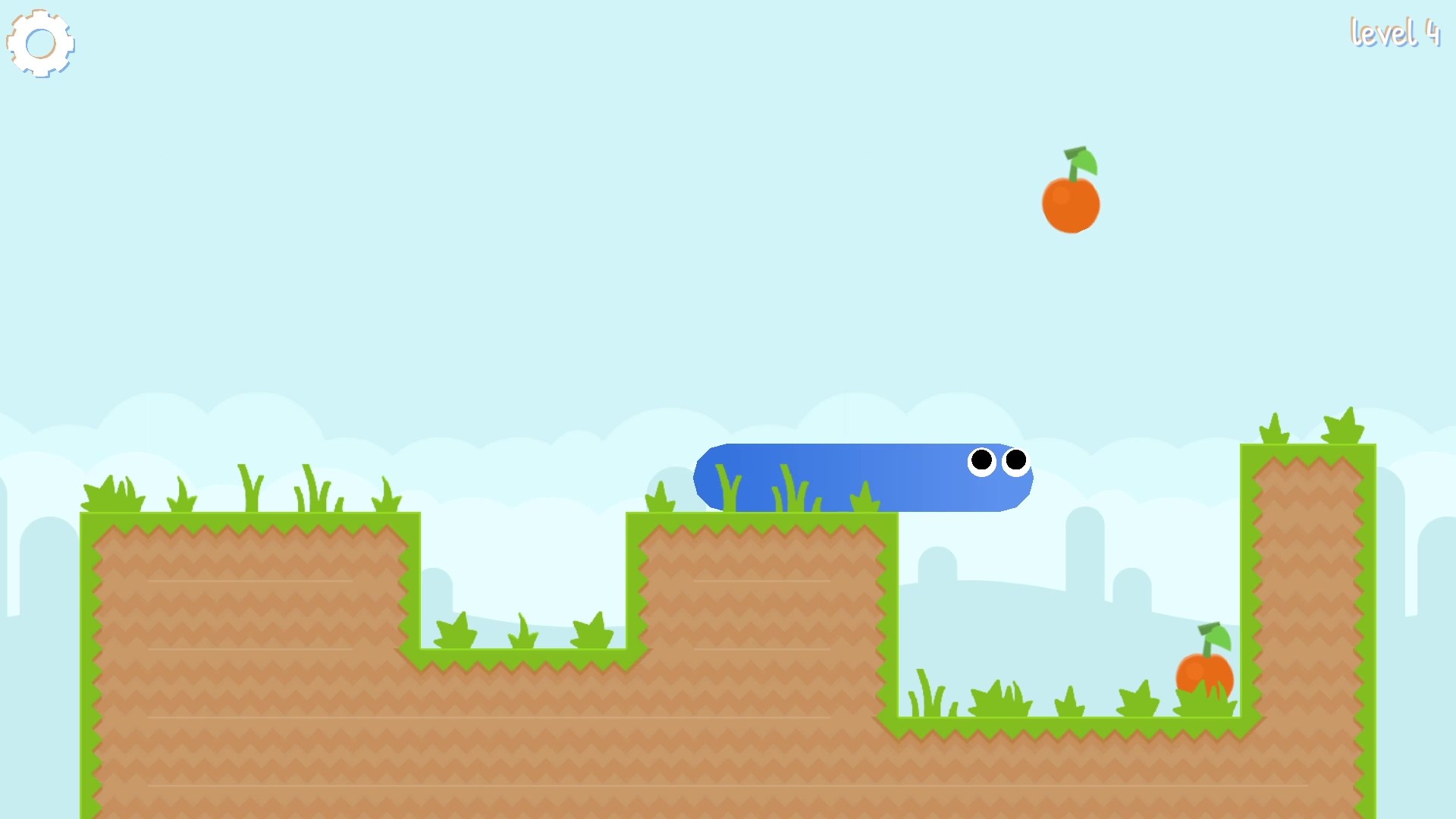Open the settings gear icon
Viewport: 1456px width, 819px height.
pos(41,43)
